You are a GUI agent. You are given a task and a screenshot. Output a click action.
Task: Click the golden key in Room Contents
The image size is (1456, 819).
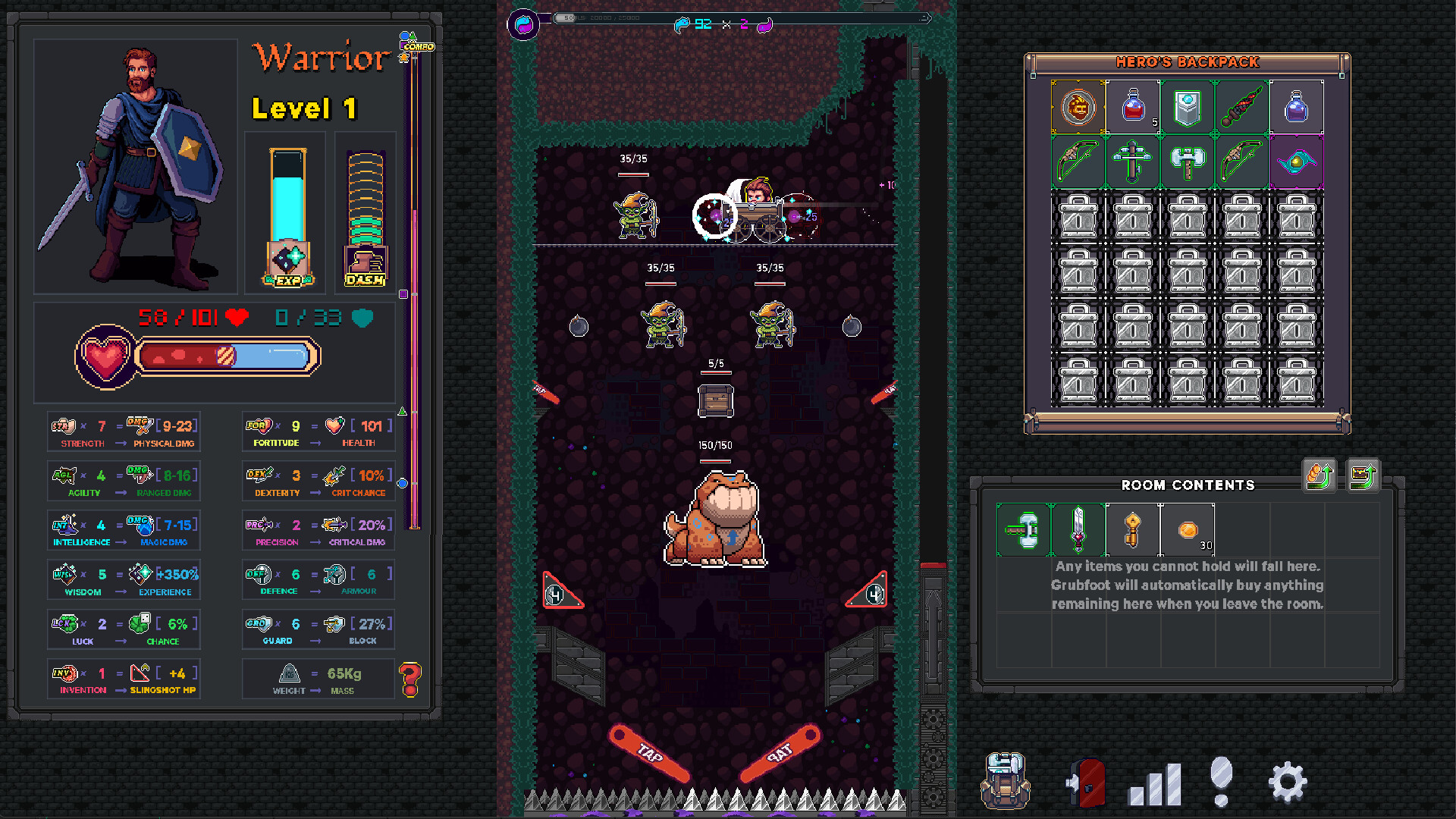1133,530
